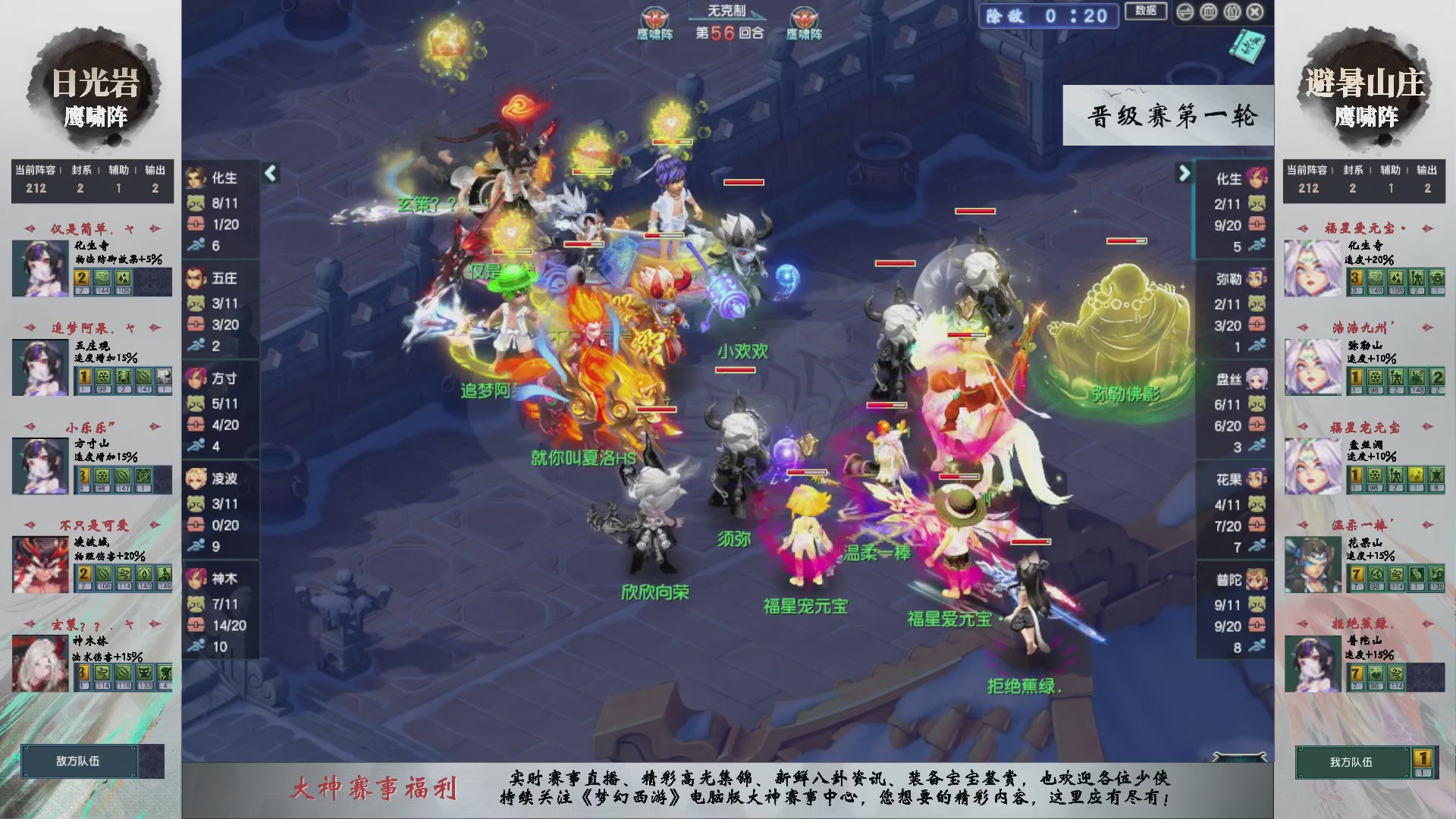
Task: Click the pet face icon beside 弥勒
Action: (1257, 303)
